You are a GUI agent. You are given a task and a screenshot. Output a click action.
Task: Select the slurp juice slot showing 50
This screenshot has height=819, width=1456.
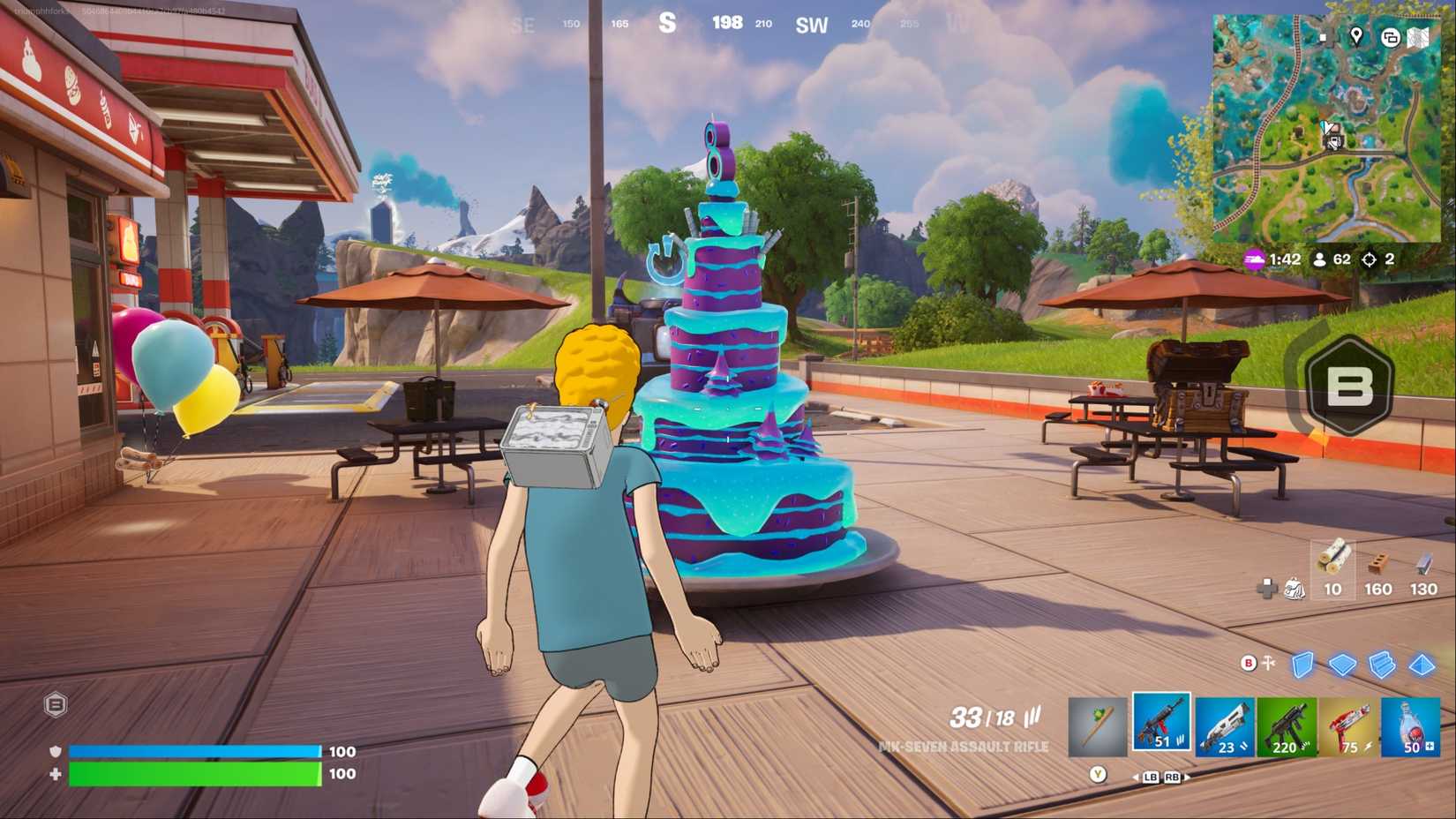[1412, 725]
